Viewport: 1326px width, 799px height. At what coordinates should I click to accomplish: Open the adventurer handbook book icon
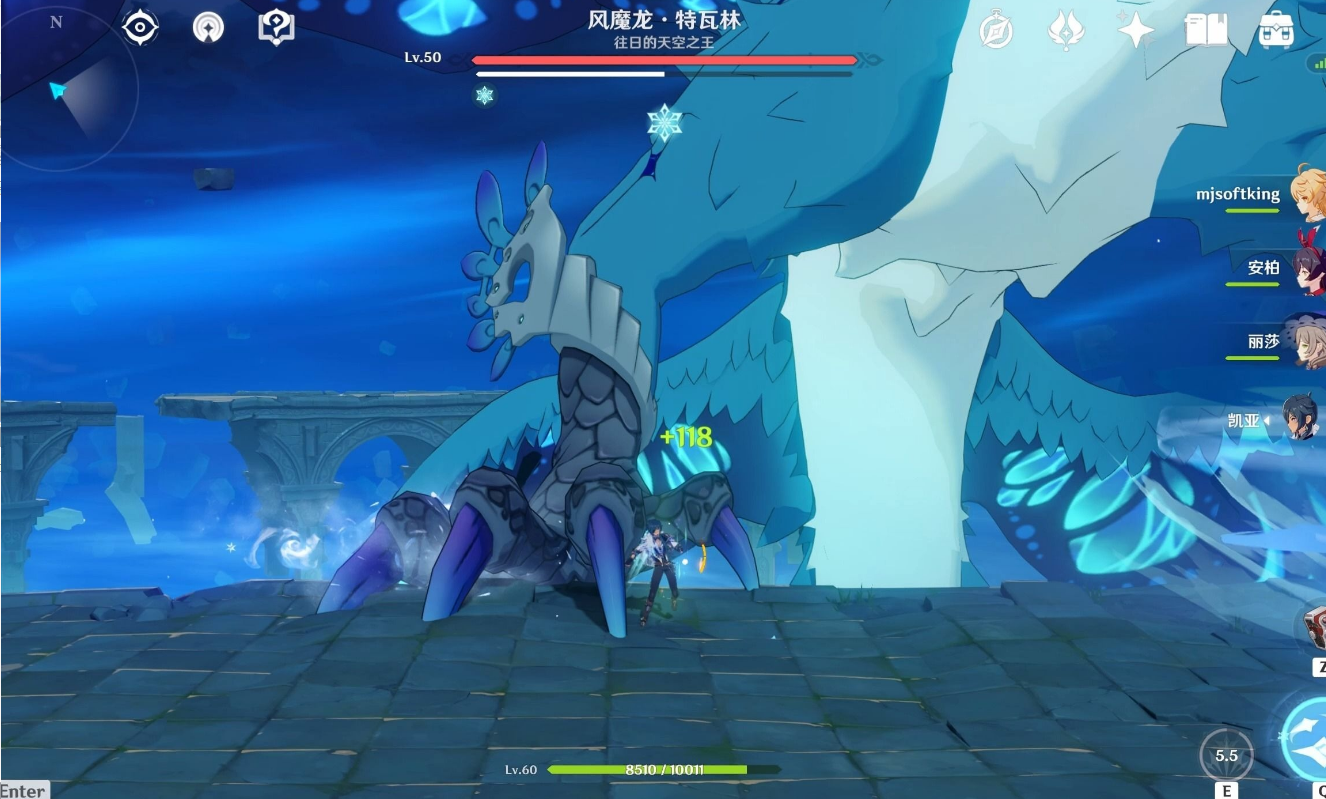point(1206,31)
